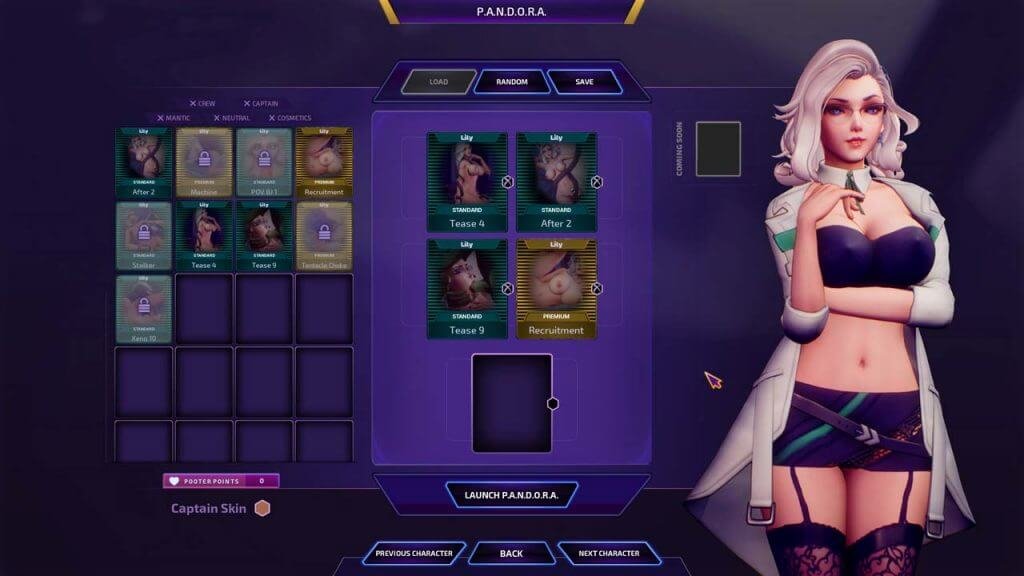Go to the previous character
Image resolution: width=1024 pixels, height=576 pixels.
click(414, 553)
